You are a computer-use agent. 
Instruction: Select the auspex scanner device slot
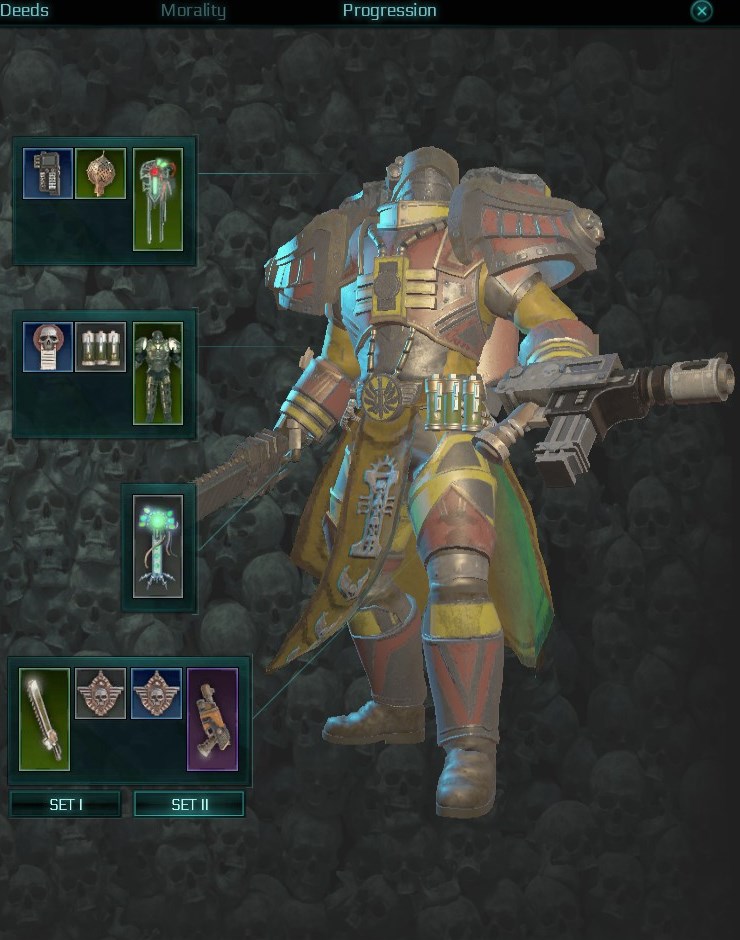[48, 174]
